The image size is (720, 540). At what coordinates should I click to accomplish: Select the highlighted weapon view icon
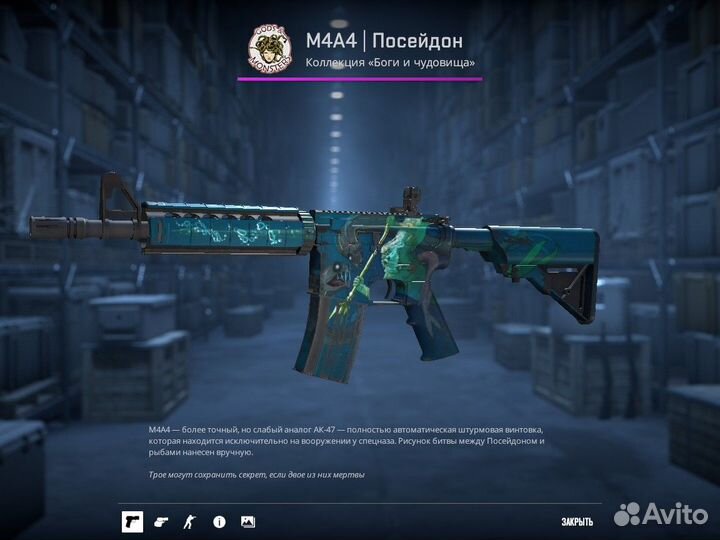pos(132,521)
